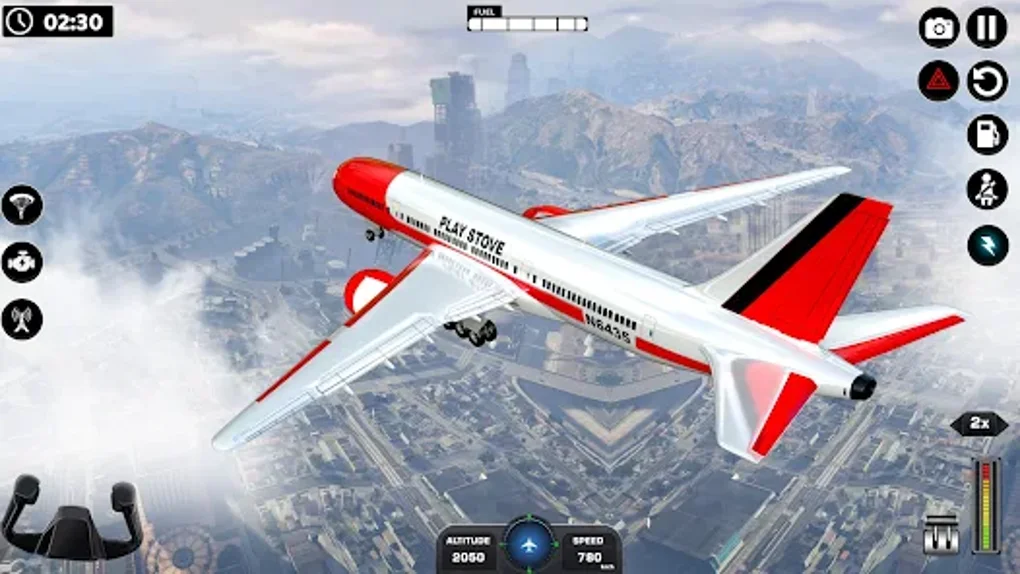Pause the flight with the pause button

tap(987, 28)
